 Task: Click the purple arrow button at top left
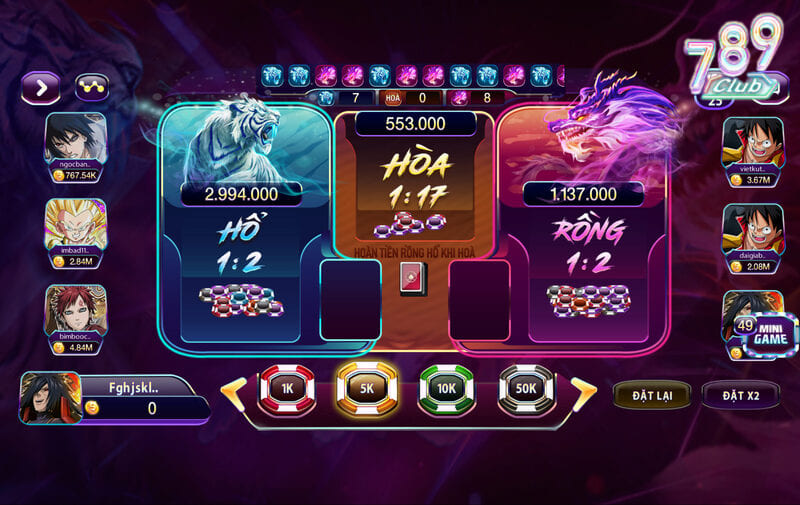[42, 87]
